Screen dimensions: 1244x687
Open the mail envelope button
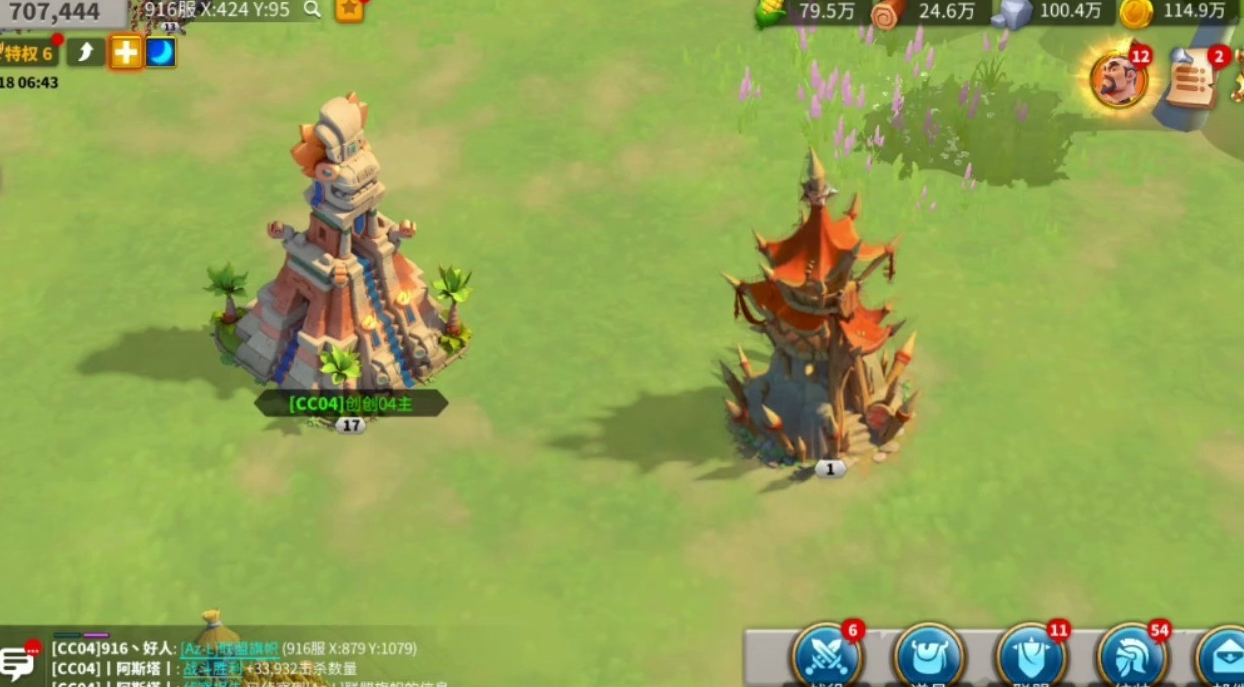[x=1224, y=657]
